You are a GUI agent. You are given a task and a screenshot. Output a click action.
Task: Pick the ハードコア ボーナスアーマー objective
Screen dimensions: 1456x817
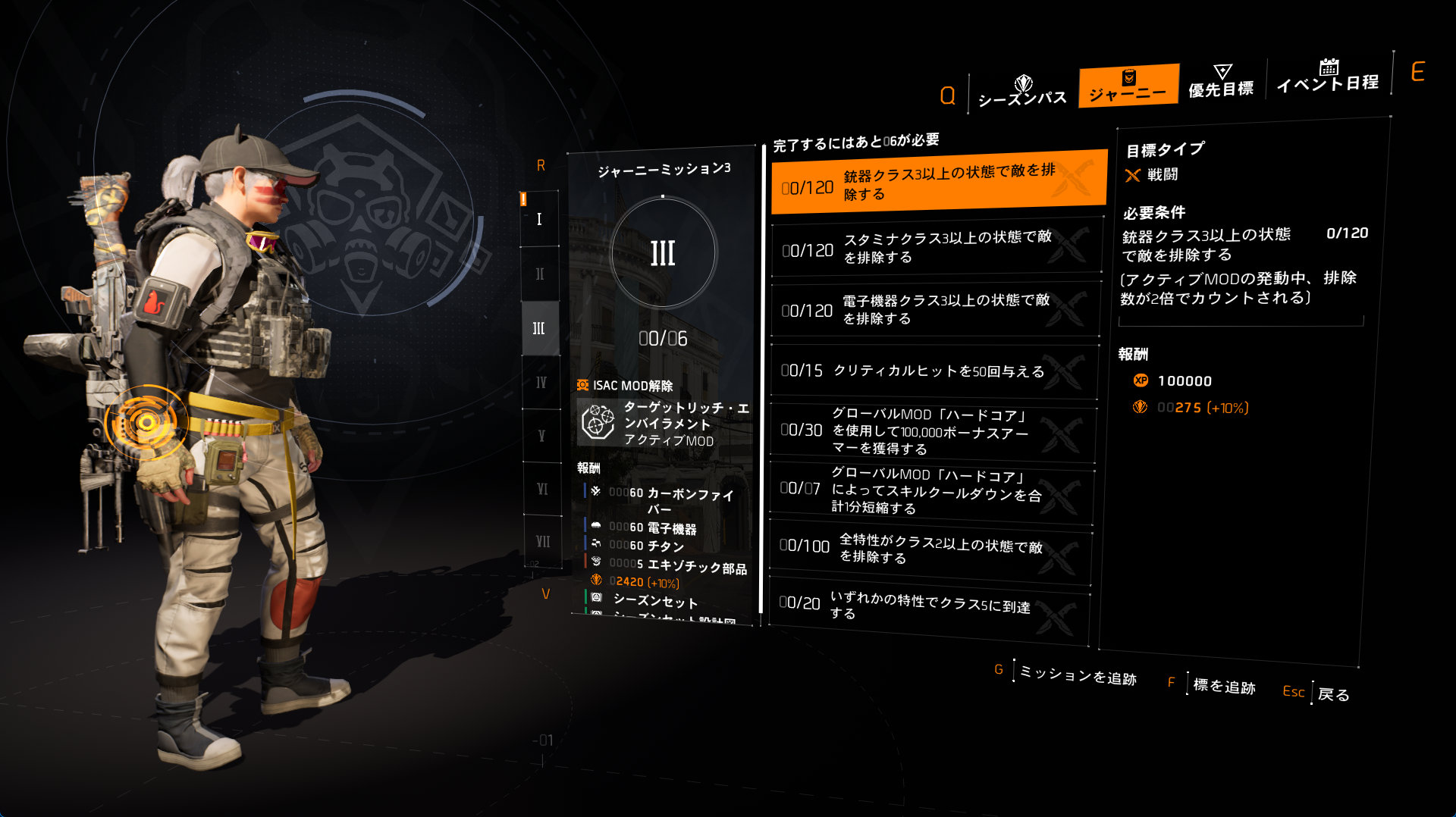[933, 431]
